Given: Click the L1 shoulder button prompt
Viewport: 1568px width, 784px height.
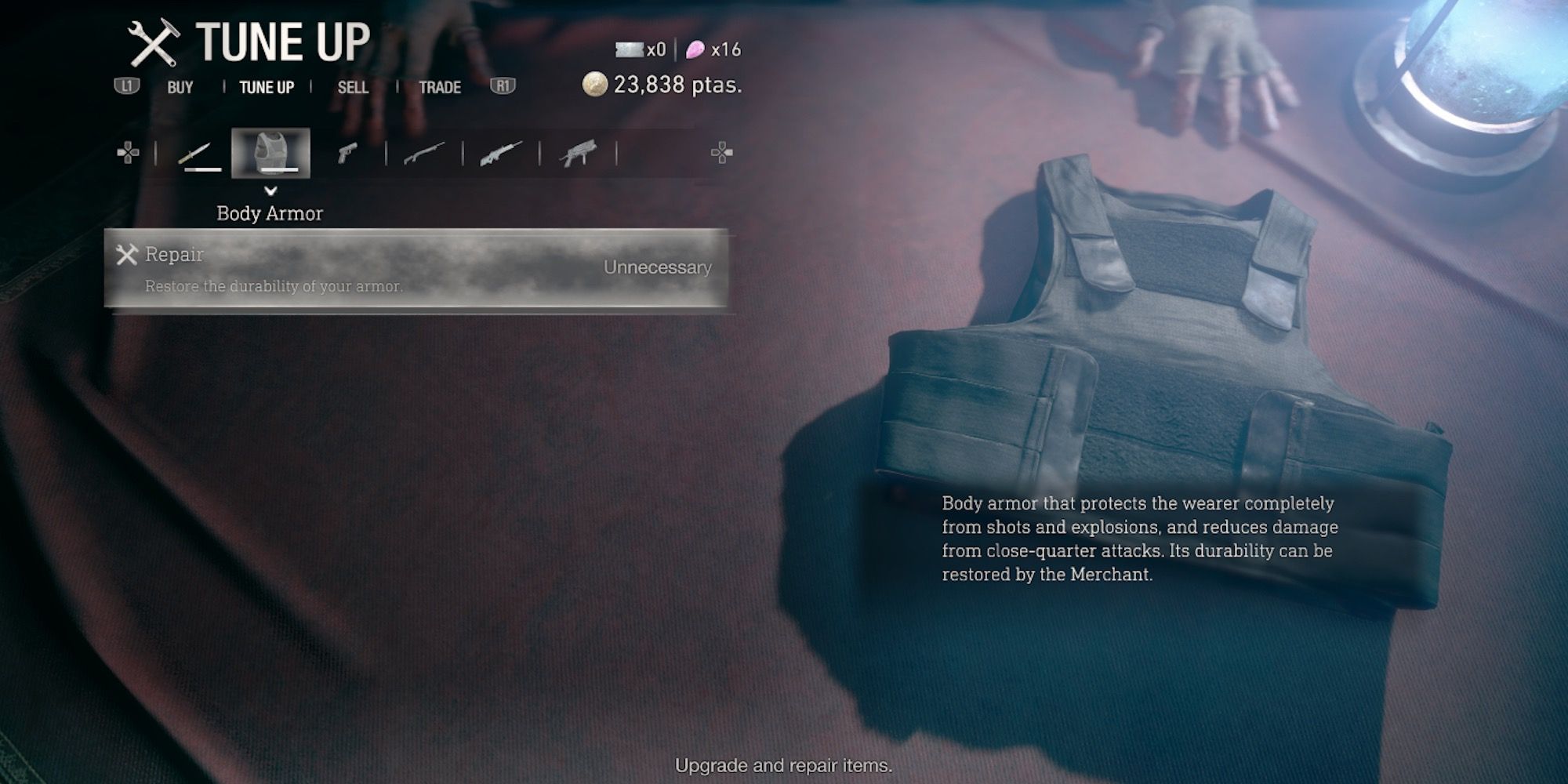Looking at the screenshot, I should (128, 87).
